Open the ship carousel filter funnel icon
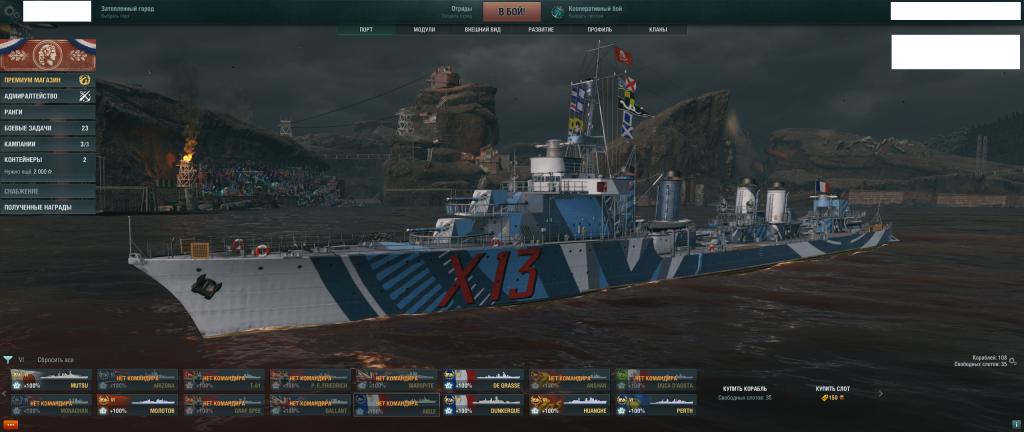 8,359
